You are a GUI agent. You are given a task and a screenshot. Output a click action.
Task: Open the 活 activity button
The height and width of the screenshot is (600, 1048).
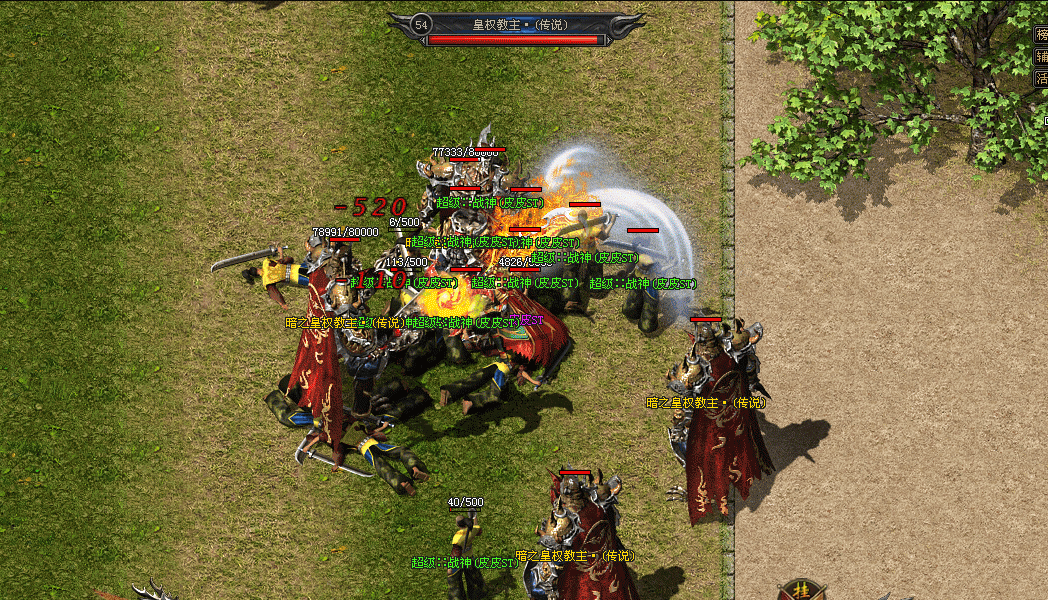coord(1041,77)
